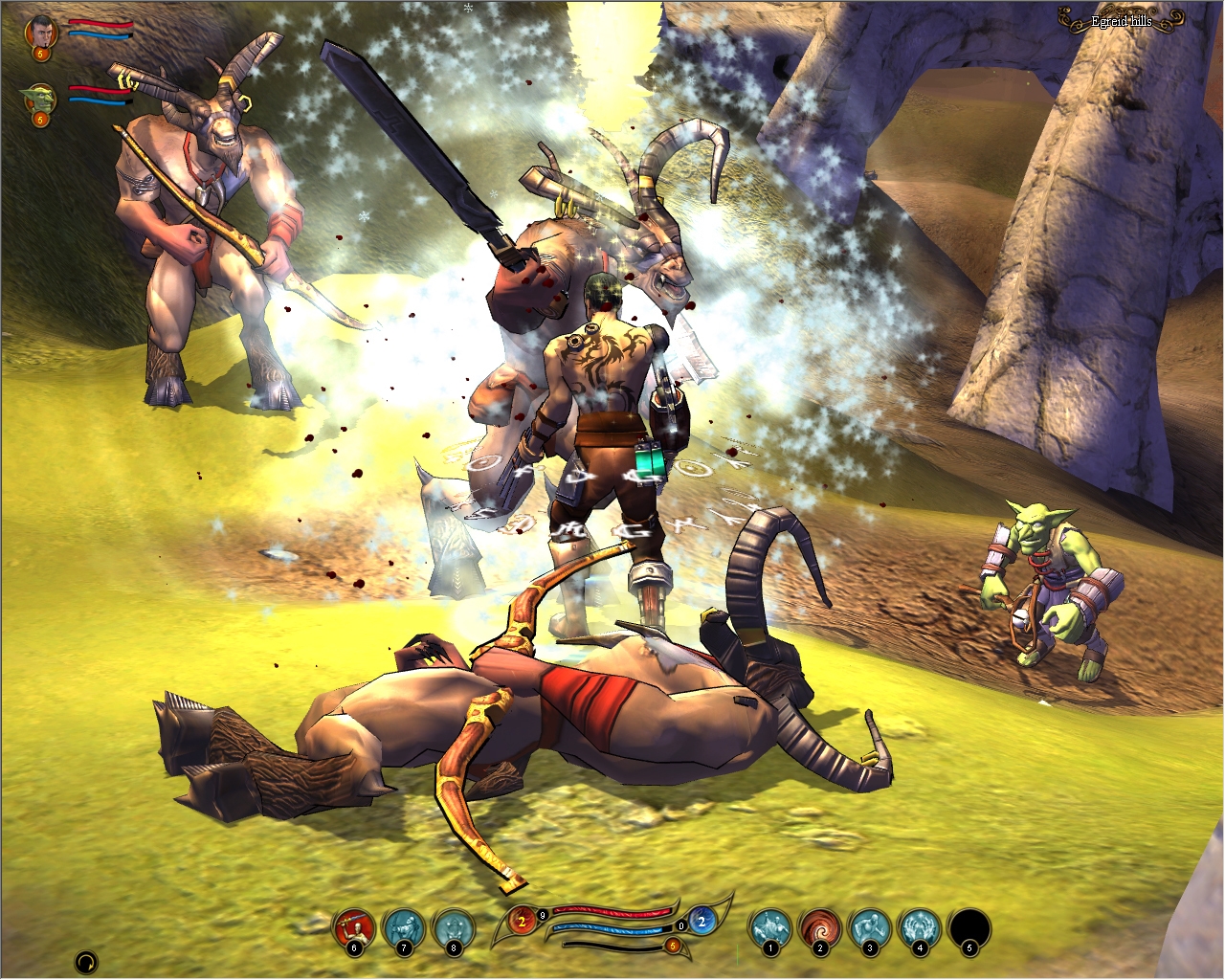Use the running figure skill in slot 3
Viewport: 1225px width, 980px height.
pyautogui.click(x=868, y=927)
